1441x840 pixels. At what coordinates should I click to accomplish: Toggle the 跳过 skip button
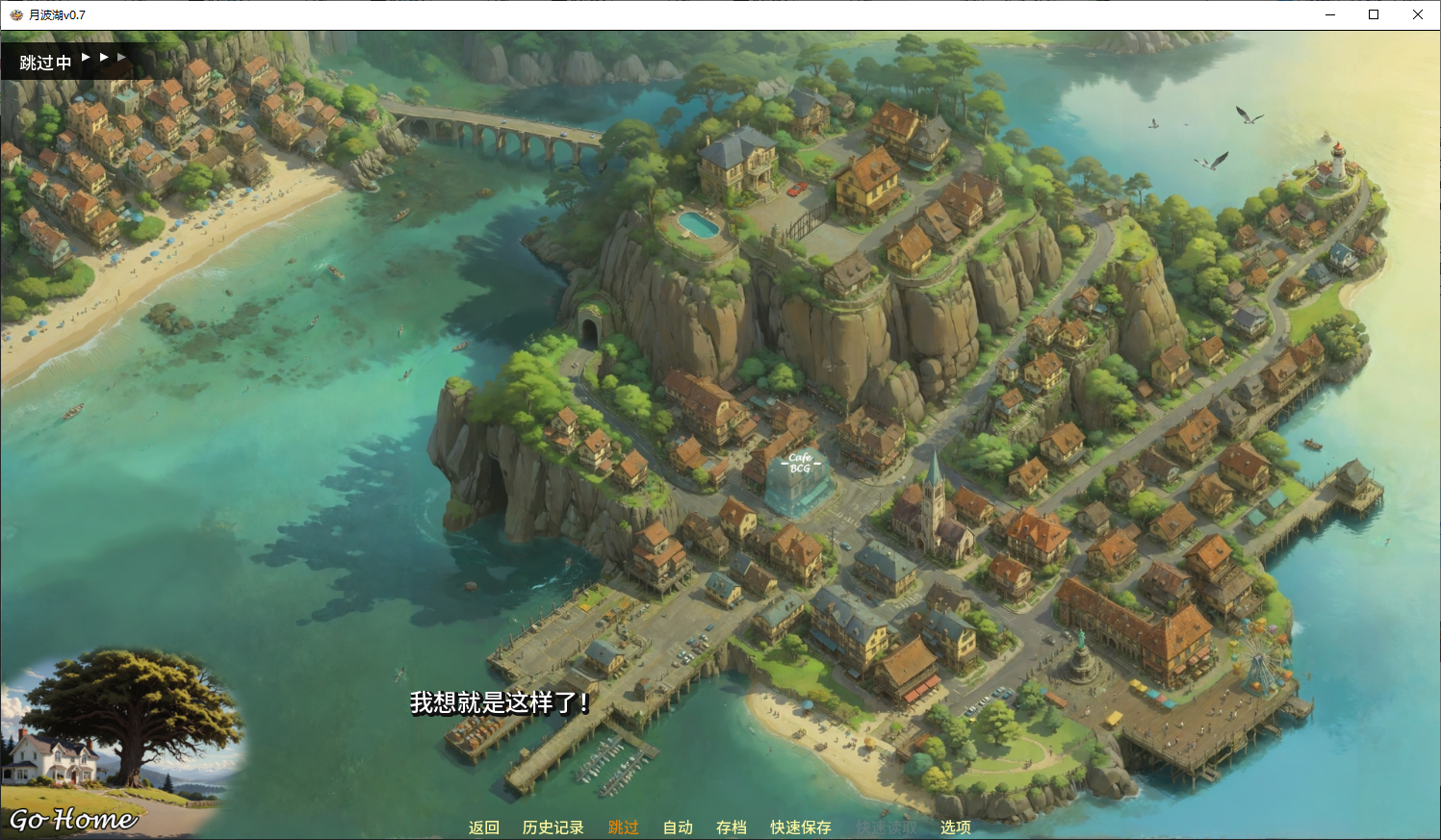click(623, 827)
